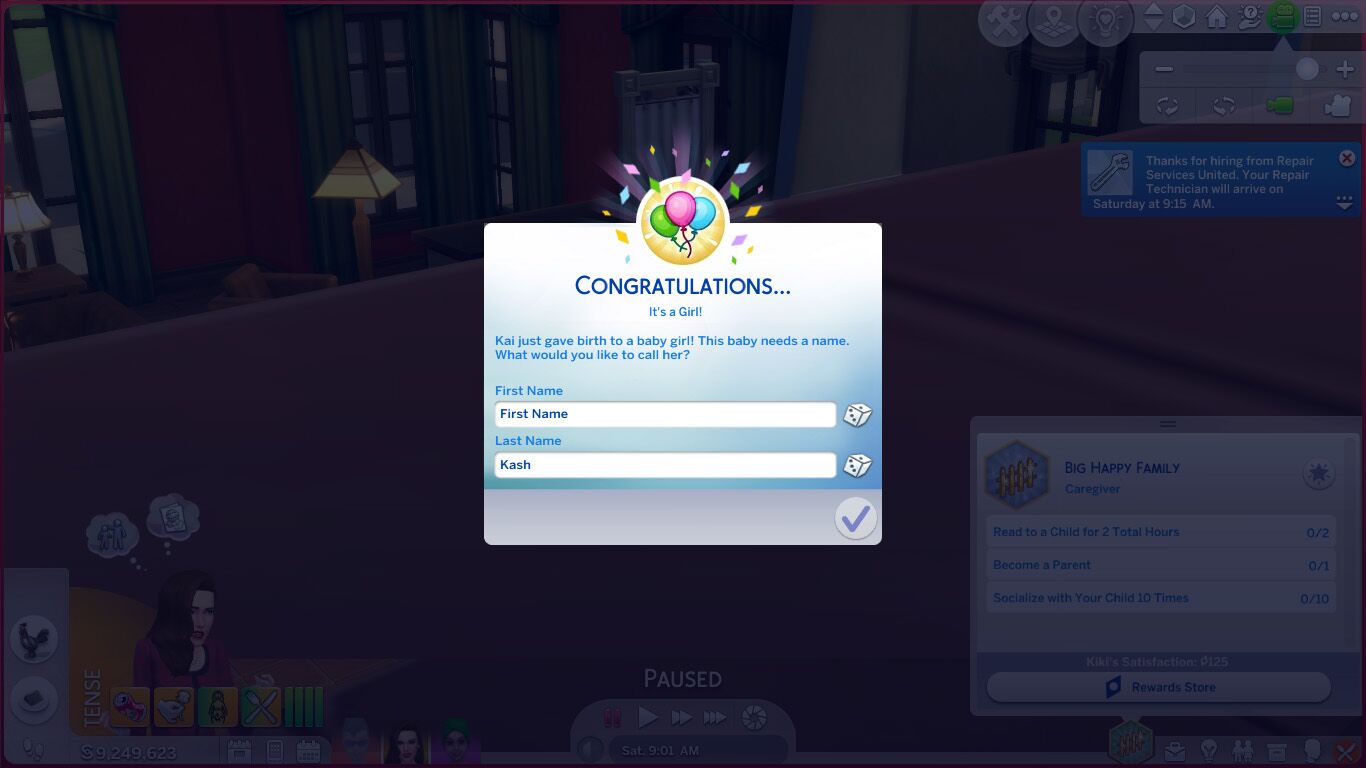This screenshot has width=1366, height=768.
Task: Switch to the Career tab with the briefcase
Action: click(1177, 750)
